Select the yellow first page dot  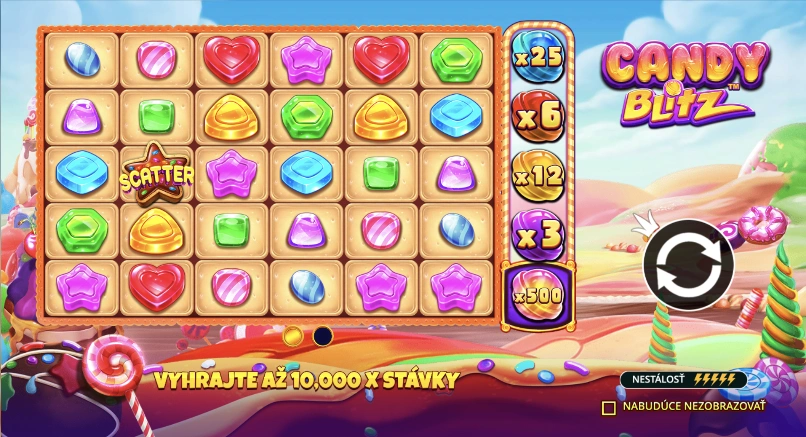[x=293, y=336]
